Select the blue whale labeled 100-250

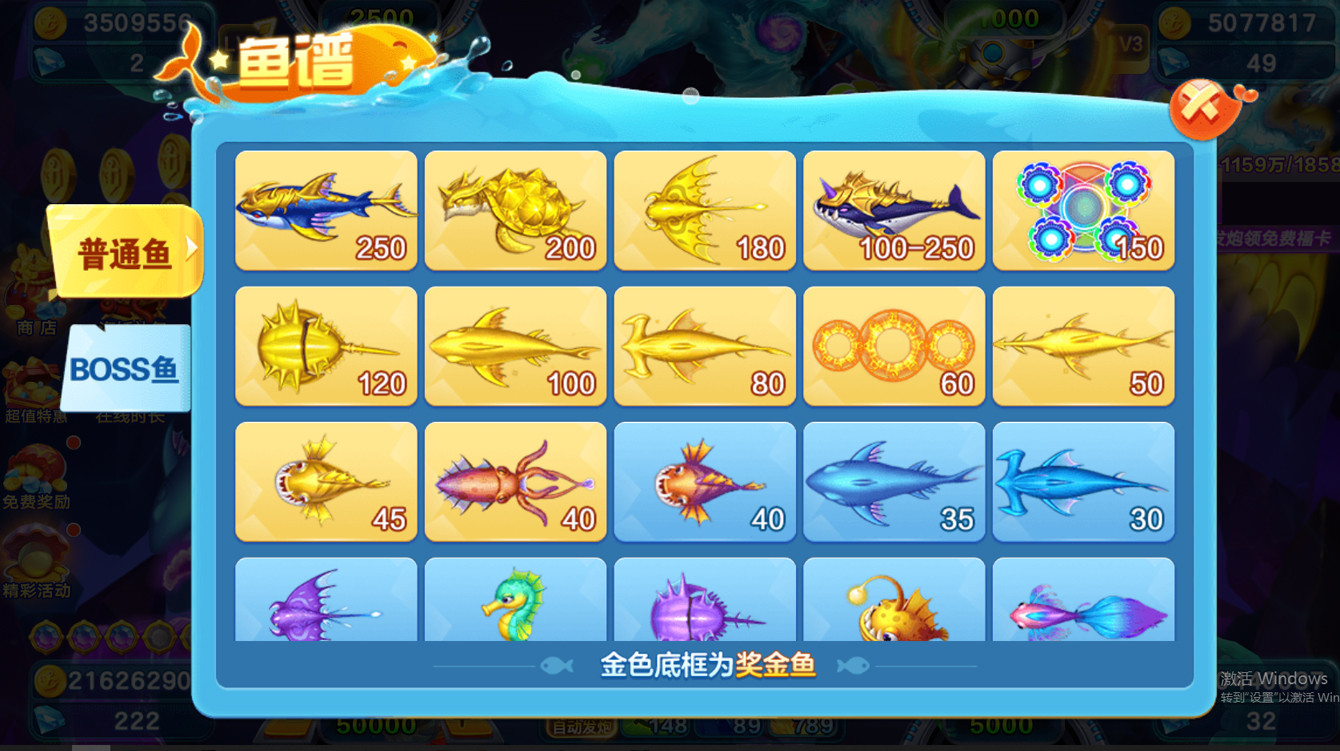894,210
